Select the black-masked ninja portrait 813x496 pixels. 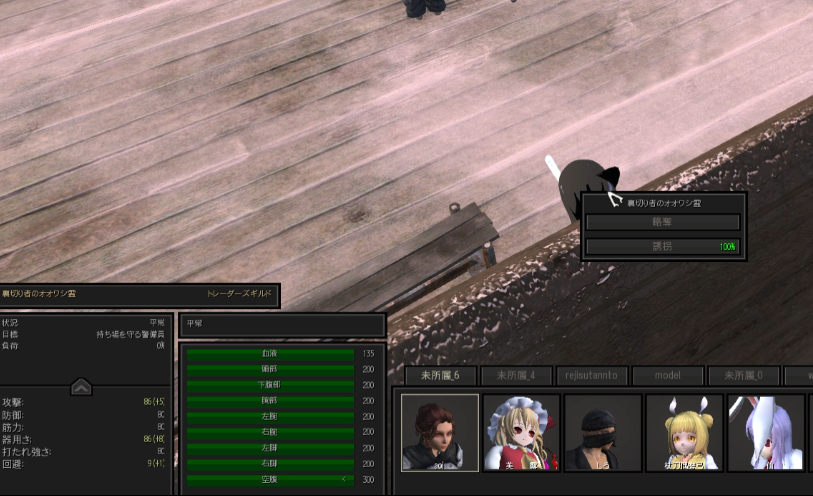(x=602, y=432)
